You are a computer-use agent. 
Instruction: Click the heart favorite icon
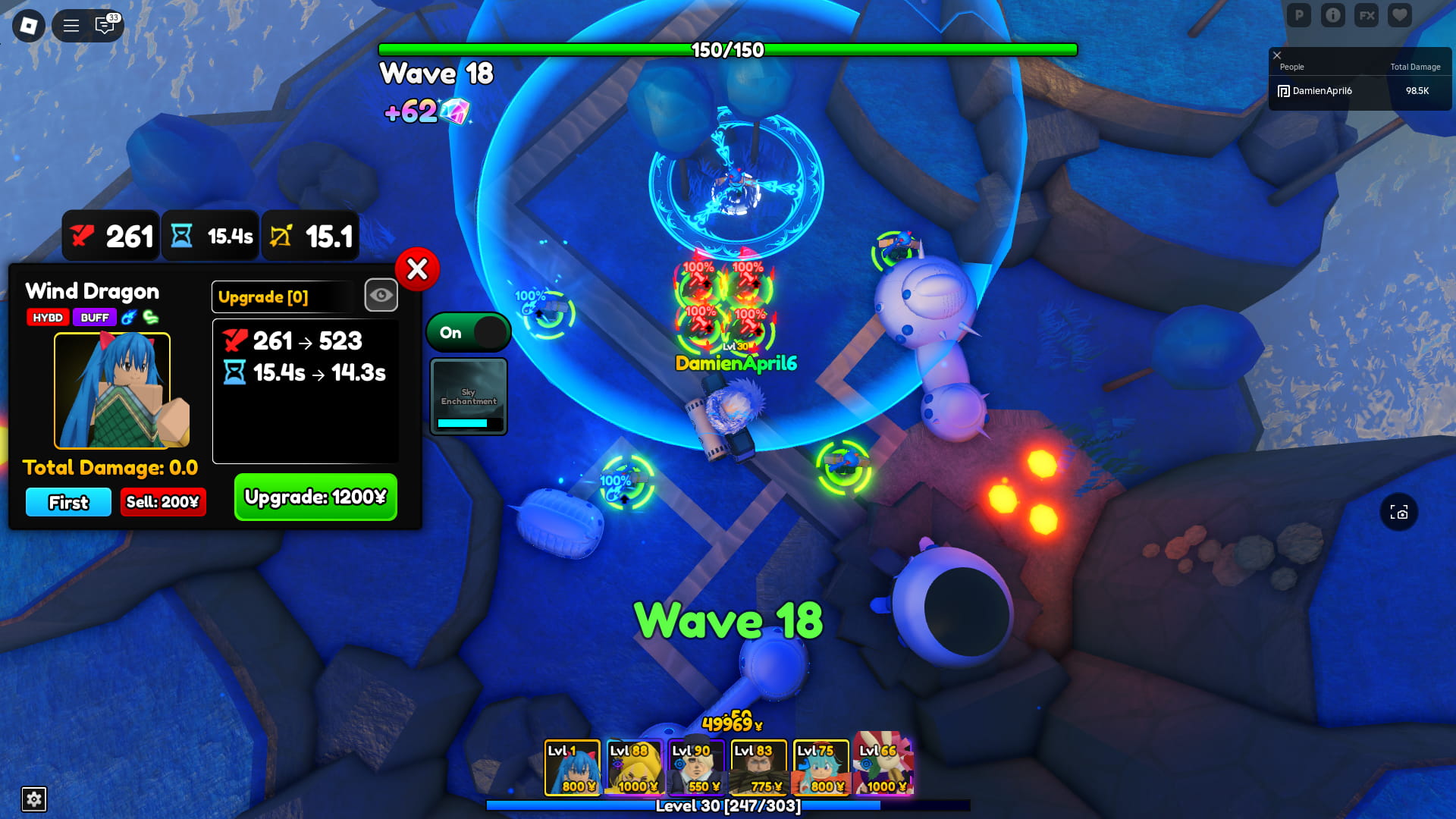pos(1399,15)
